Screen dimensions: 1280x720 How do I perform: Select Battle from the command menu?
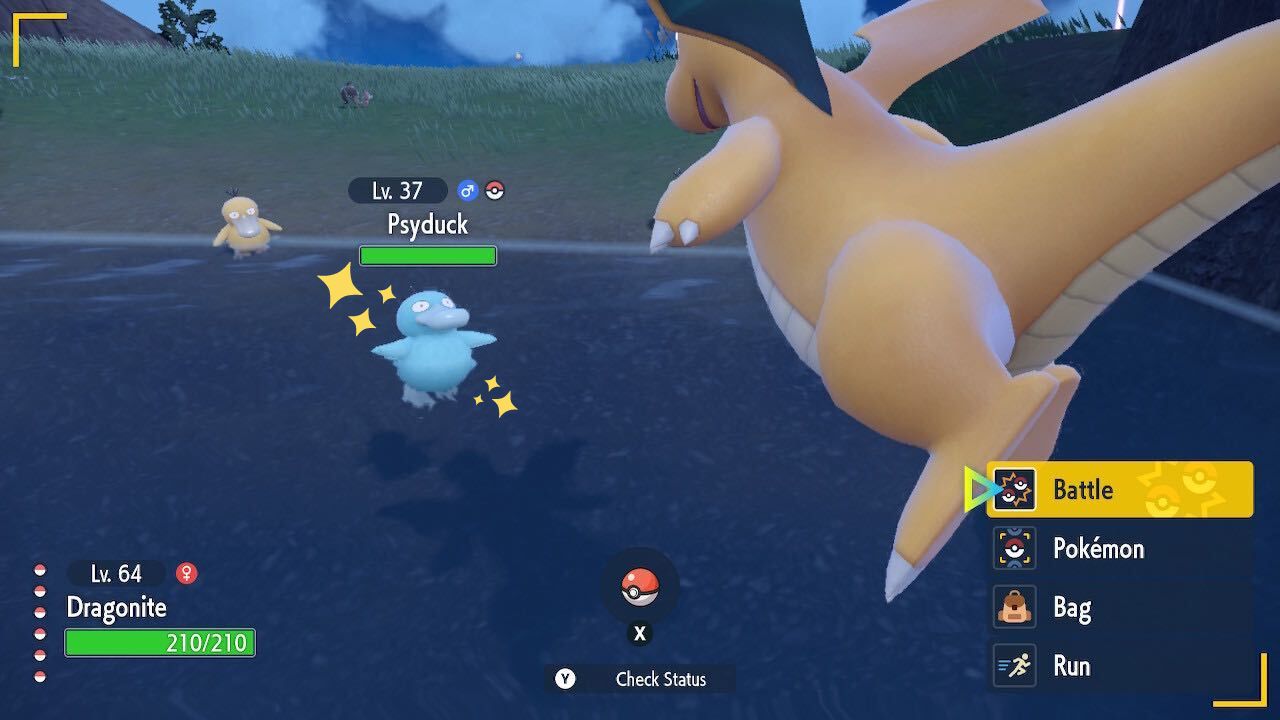[1085, 490]
